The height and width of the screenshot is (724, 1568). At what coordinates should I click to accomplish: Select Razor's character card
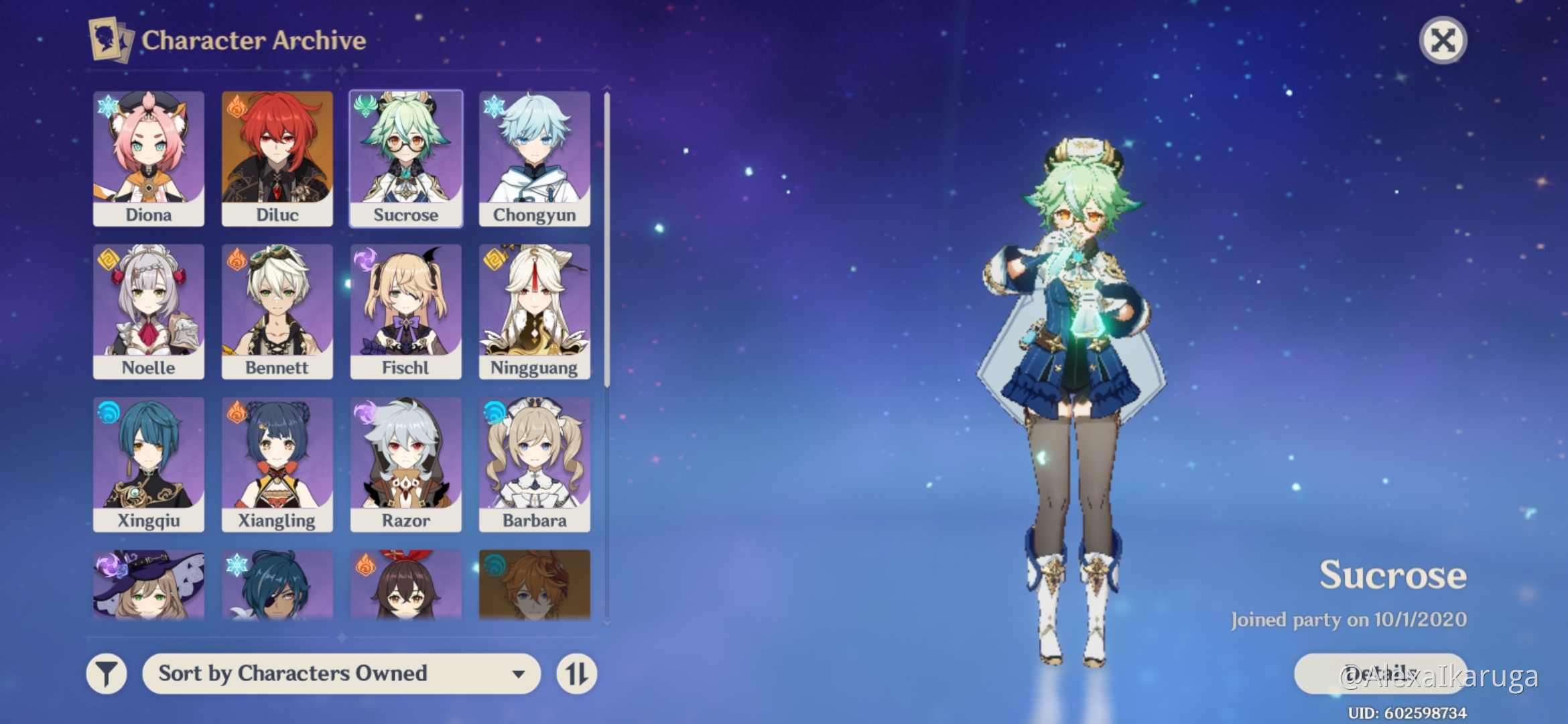point(405,461)
